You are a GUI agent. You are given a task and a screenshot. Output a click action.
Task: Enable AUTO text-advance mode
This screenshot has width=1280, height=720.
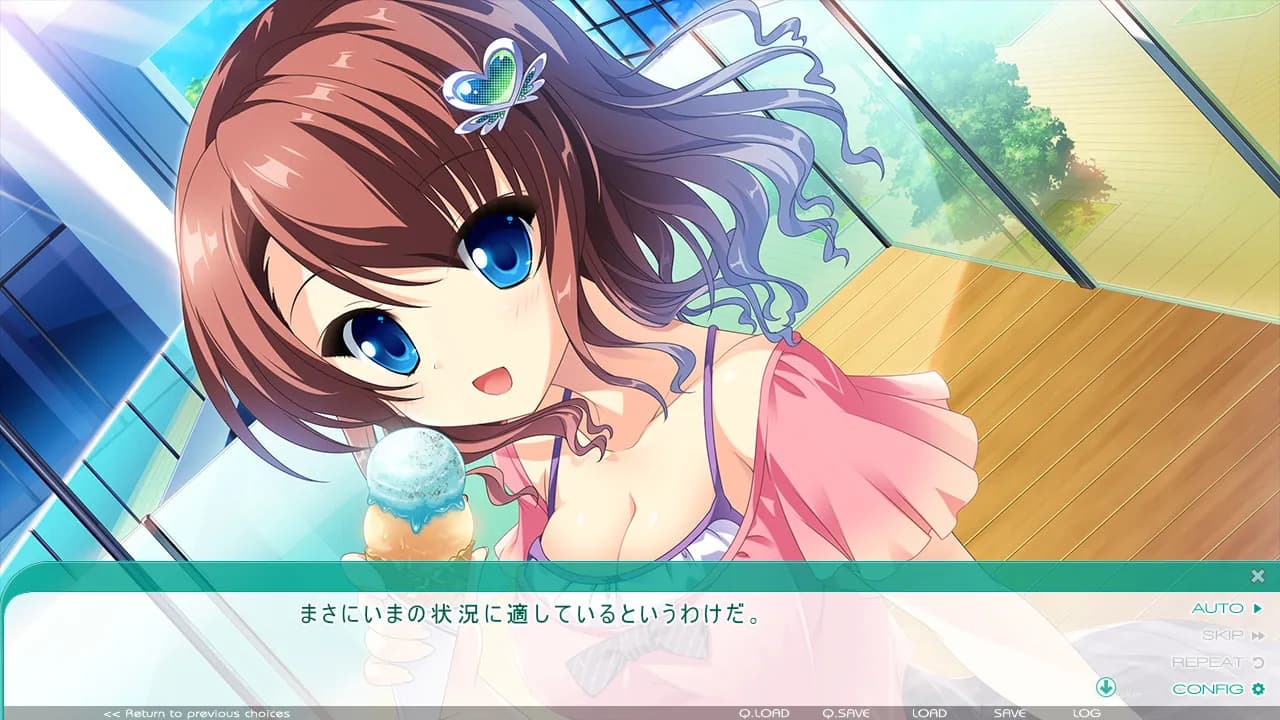pyautogui.click(x=1217, y=606)
